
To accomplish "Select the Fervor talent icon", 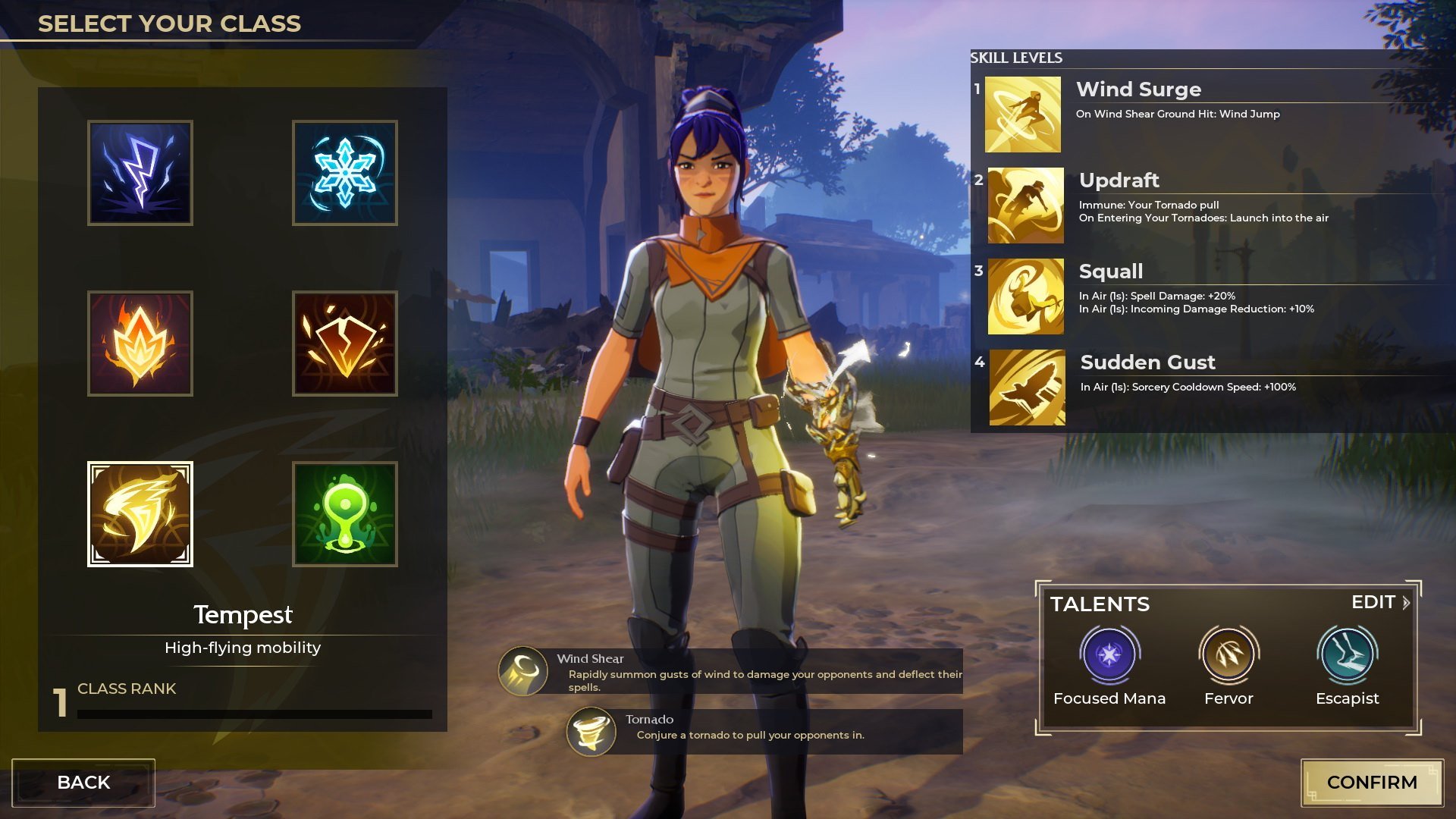I will (1228, 654).
